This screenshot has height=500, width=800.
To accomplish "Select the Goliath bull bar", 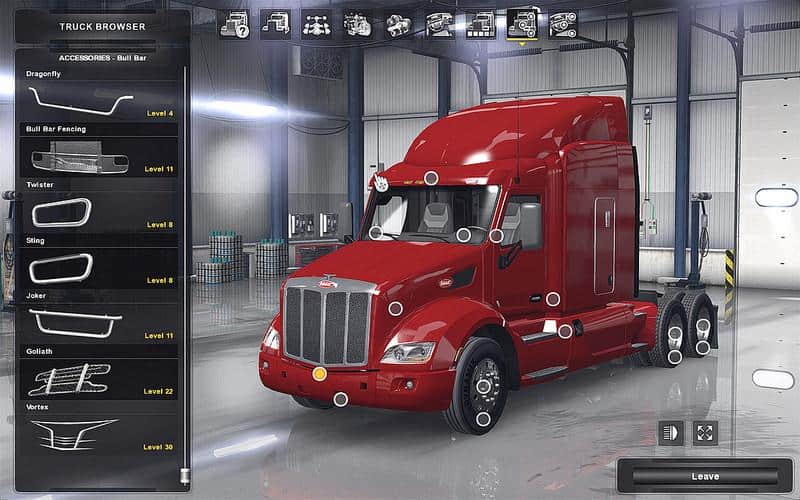I will (100, 379).
